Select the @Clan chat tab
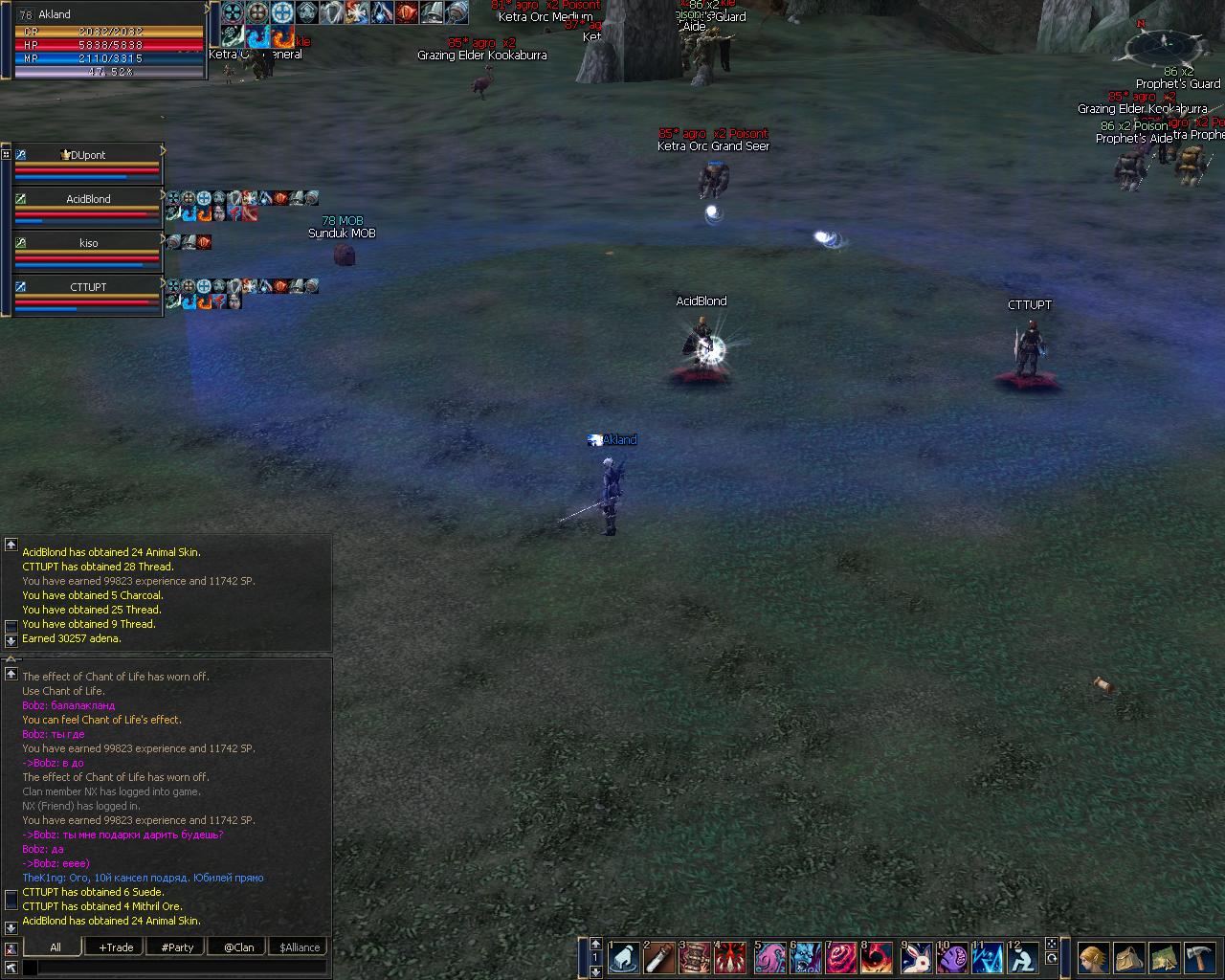 pos(238,947)
